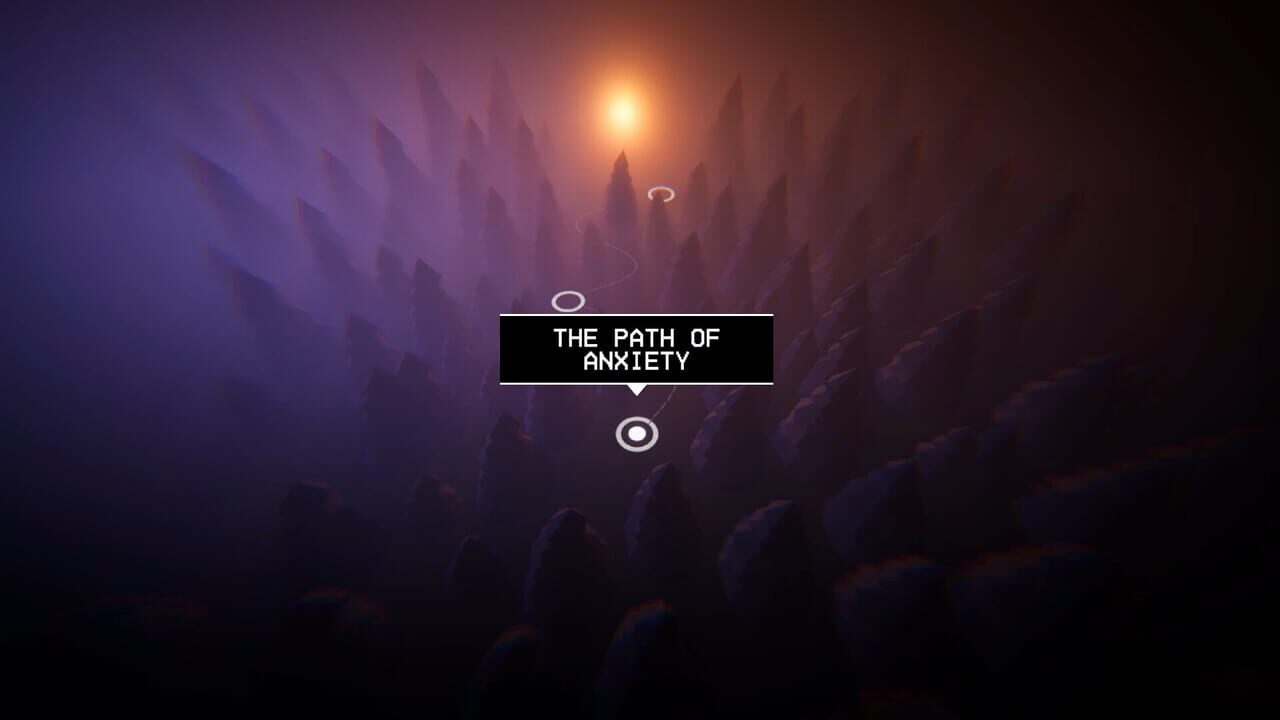1280x720 pixels.
Task: Select the distant glowing ring node near the sun
Action: click(x=661, y=192)
